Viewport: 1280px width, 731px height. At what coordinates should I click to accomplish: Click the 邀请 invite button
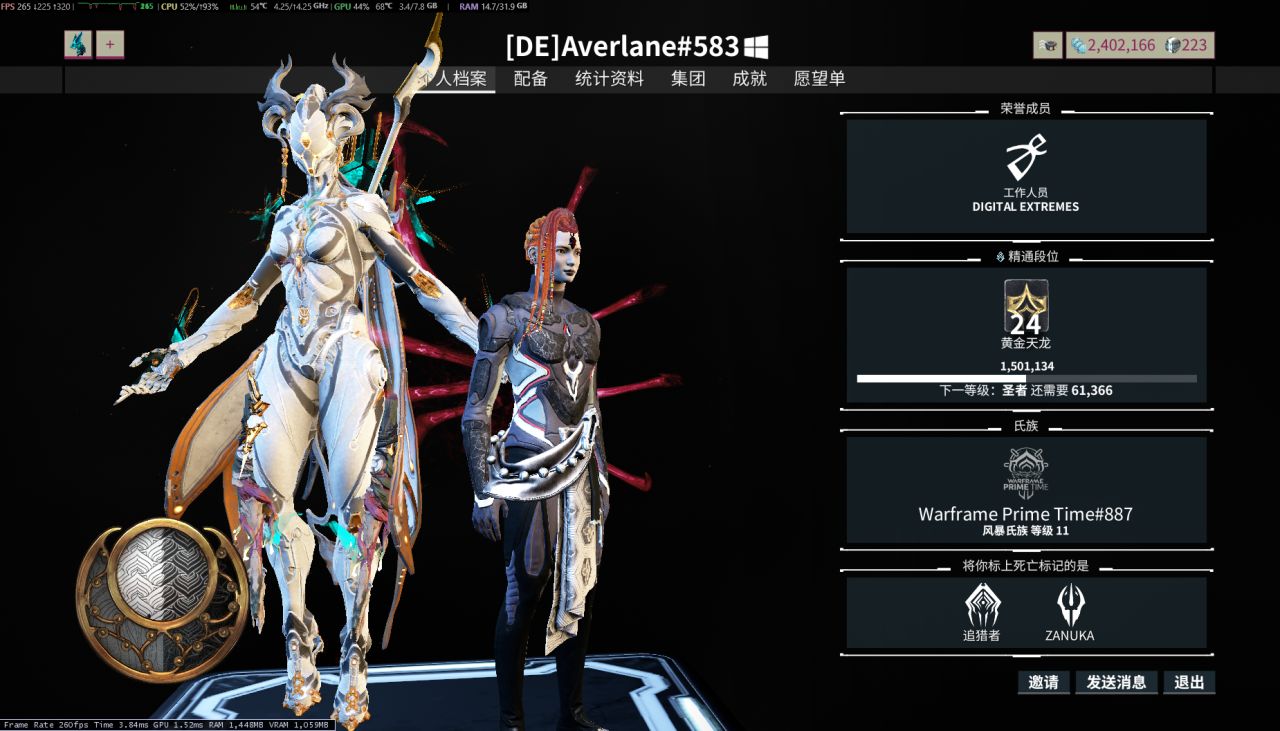click(x=1043, y=683)
